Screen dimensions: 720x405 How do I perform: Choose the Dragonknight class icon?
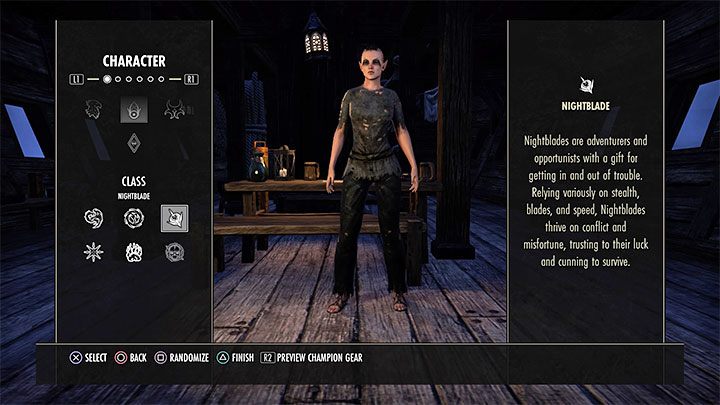coord(93,218)
